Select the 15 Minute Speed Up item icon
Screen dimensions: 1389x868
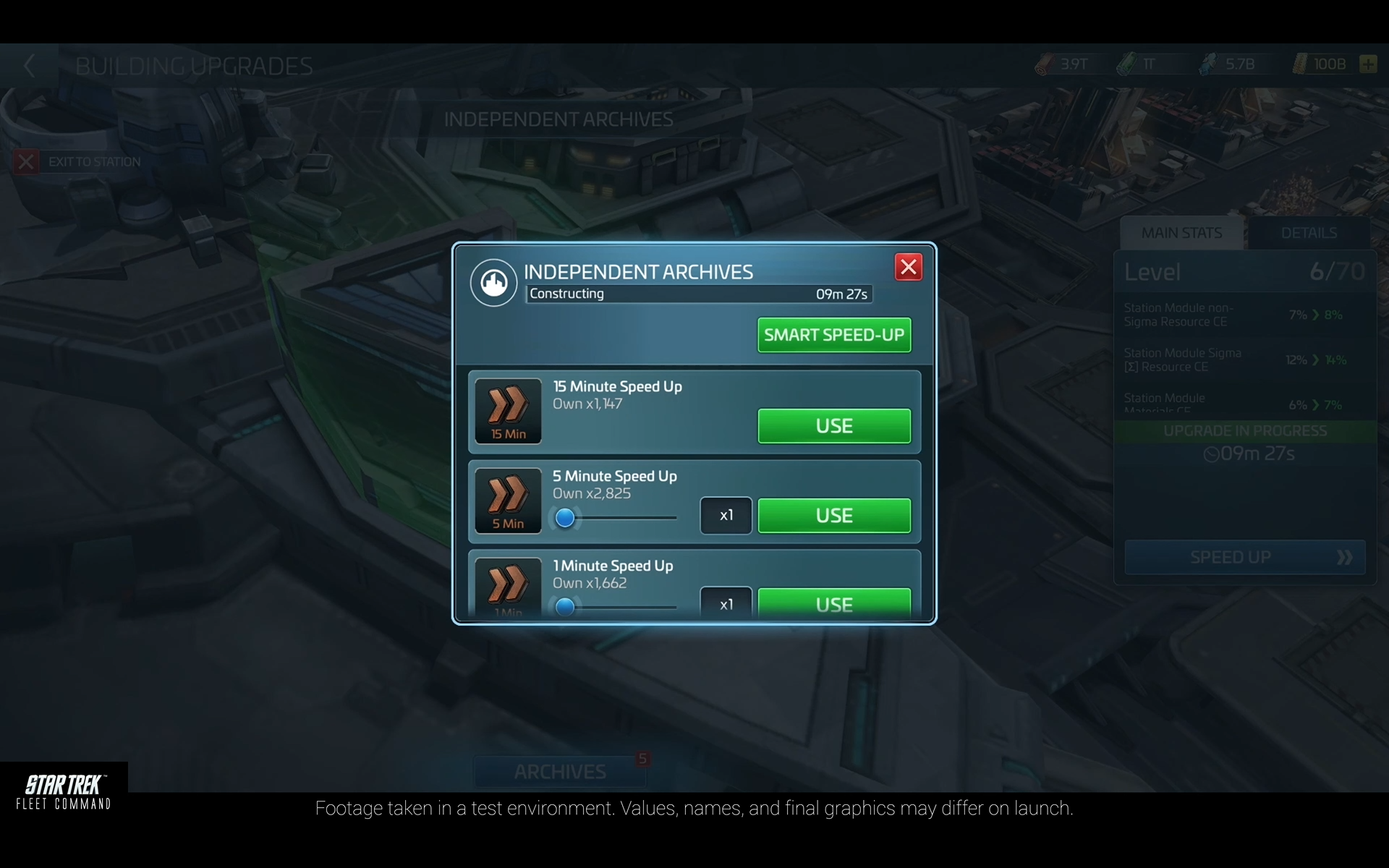coord(508,411)
